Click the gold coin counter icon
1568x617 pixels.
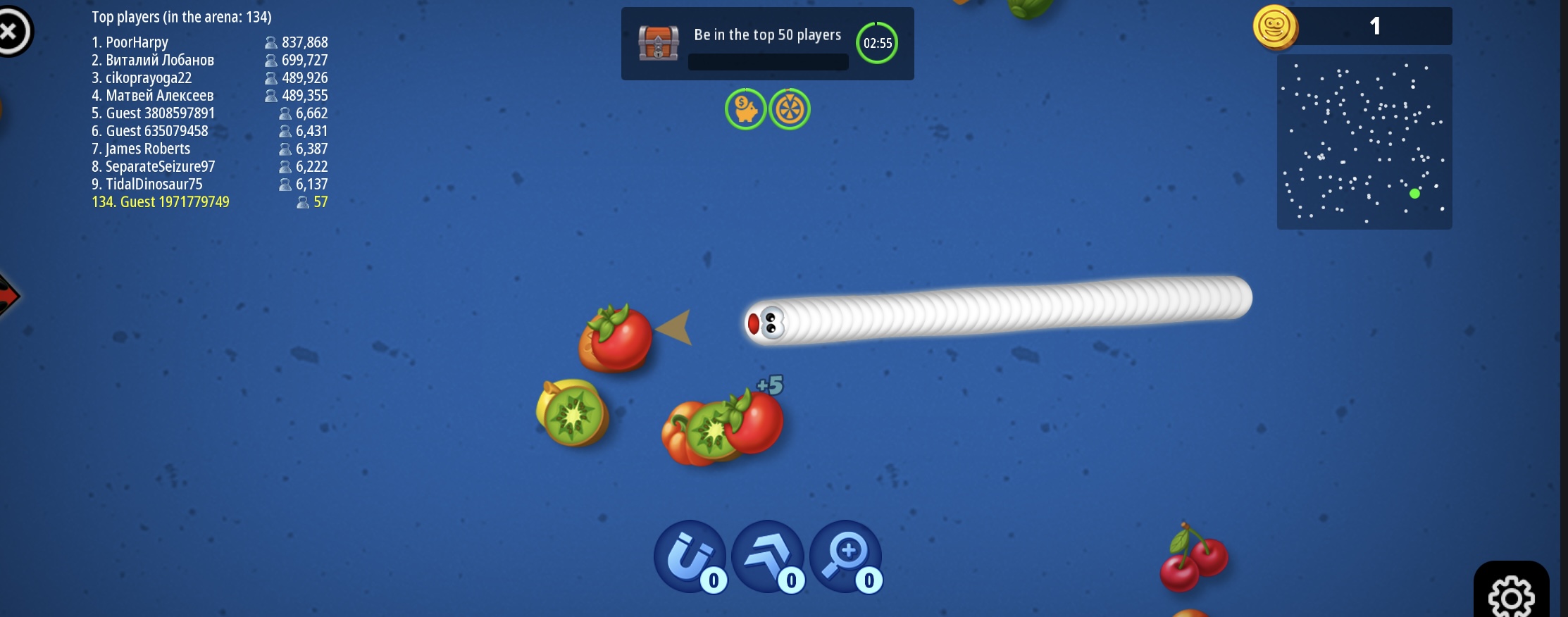pos(1274,27)
